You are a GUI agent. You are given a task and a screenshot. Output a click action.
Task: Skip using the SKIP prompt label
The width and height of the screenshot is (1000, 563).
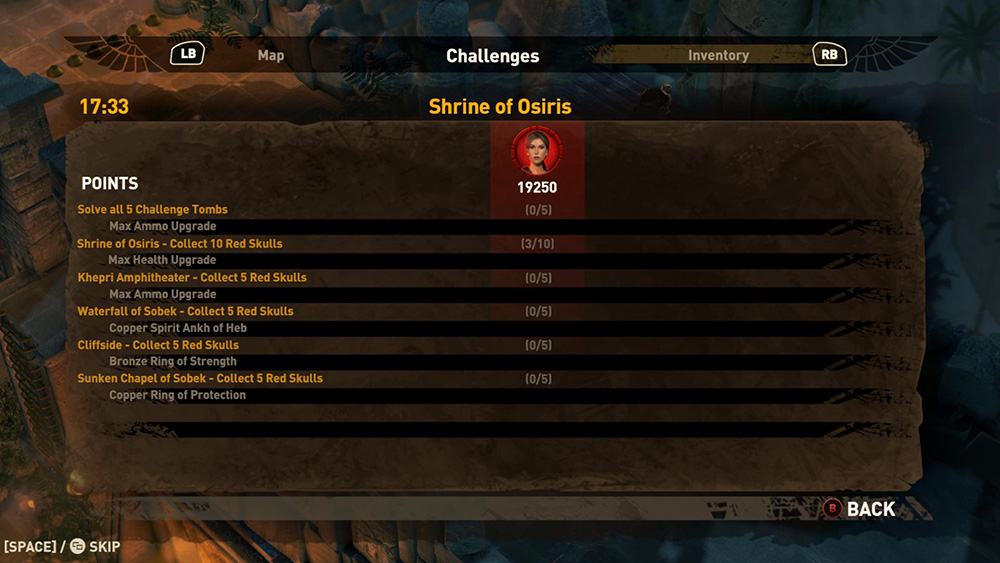pyautogui.click(x=104, y=547)
